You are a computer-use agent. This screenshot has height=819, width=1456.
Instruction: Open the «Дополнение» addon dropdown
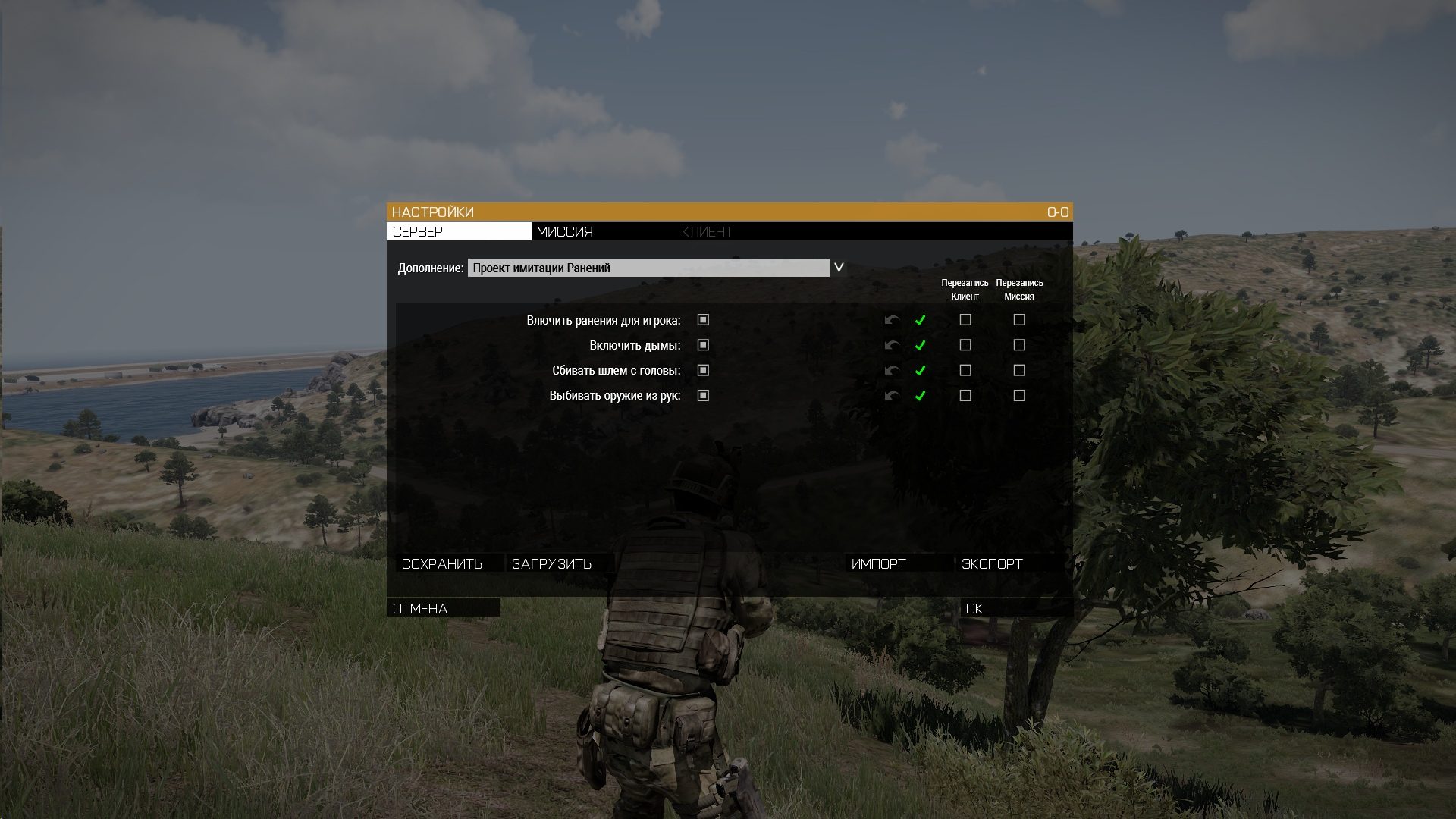(838, 267)
